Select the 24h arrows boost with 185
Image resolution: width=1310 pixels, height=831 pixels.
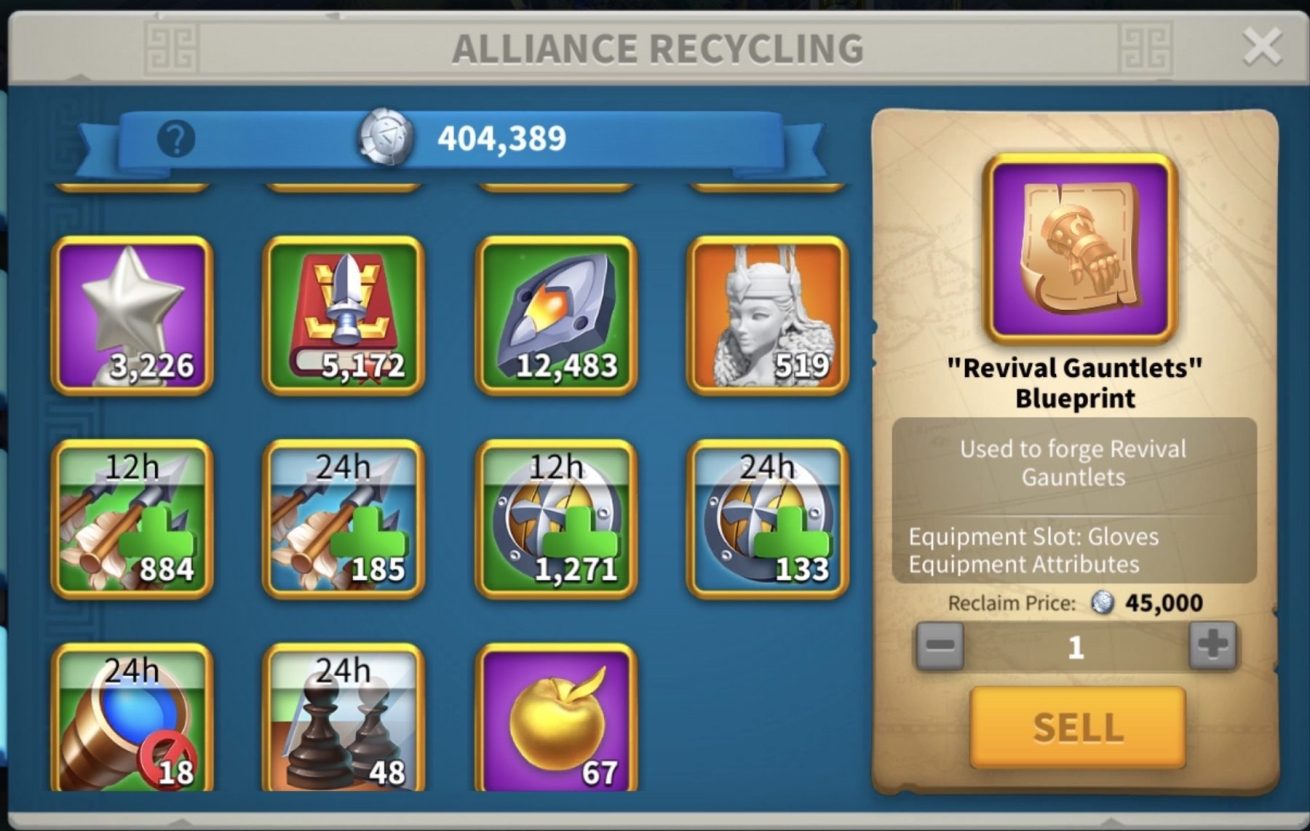coord(344,519)
